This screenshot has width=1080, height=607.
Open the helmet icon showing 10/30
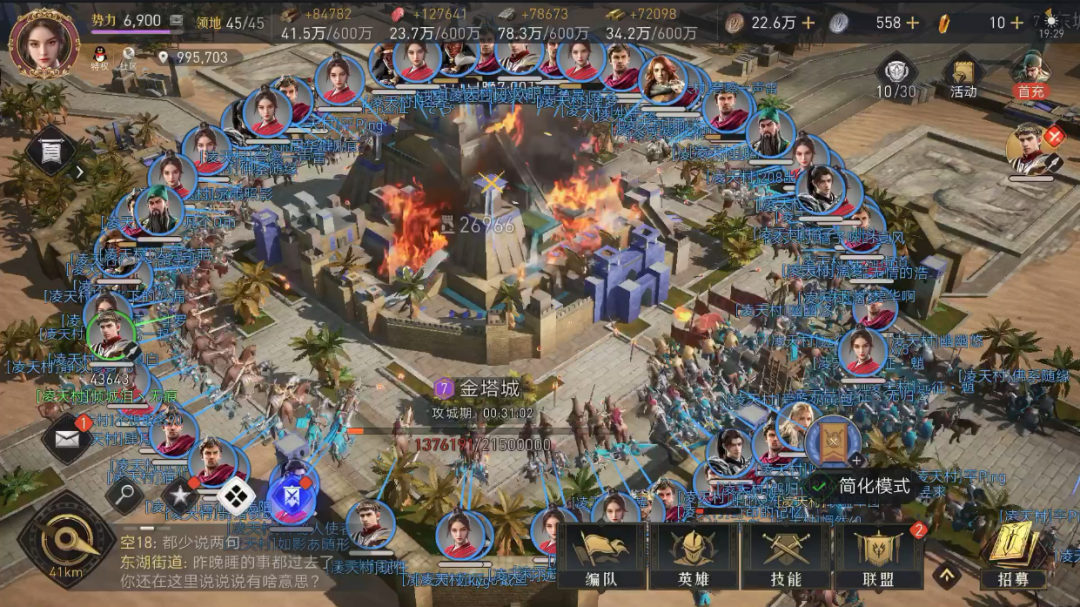click(x=896, y=76)
